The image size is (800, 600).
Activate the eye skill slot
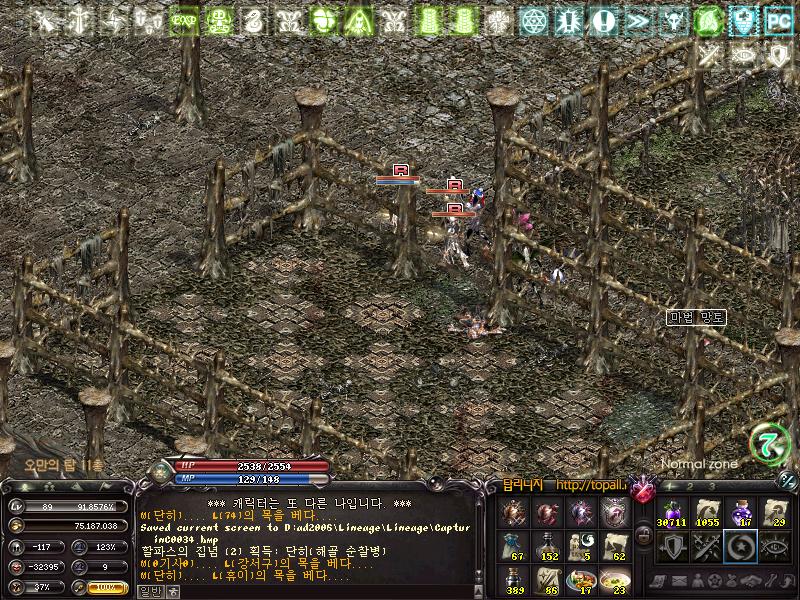775,546
